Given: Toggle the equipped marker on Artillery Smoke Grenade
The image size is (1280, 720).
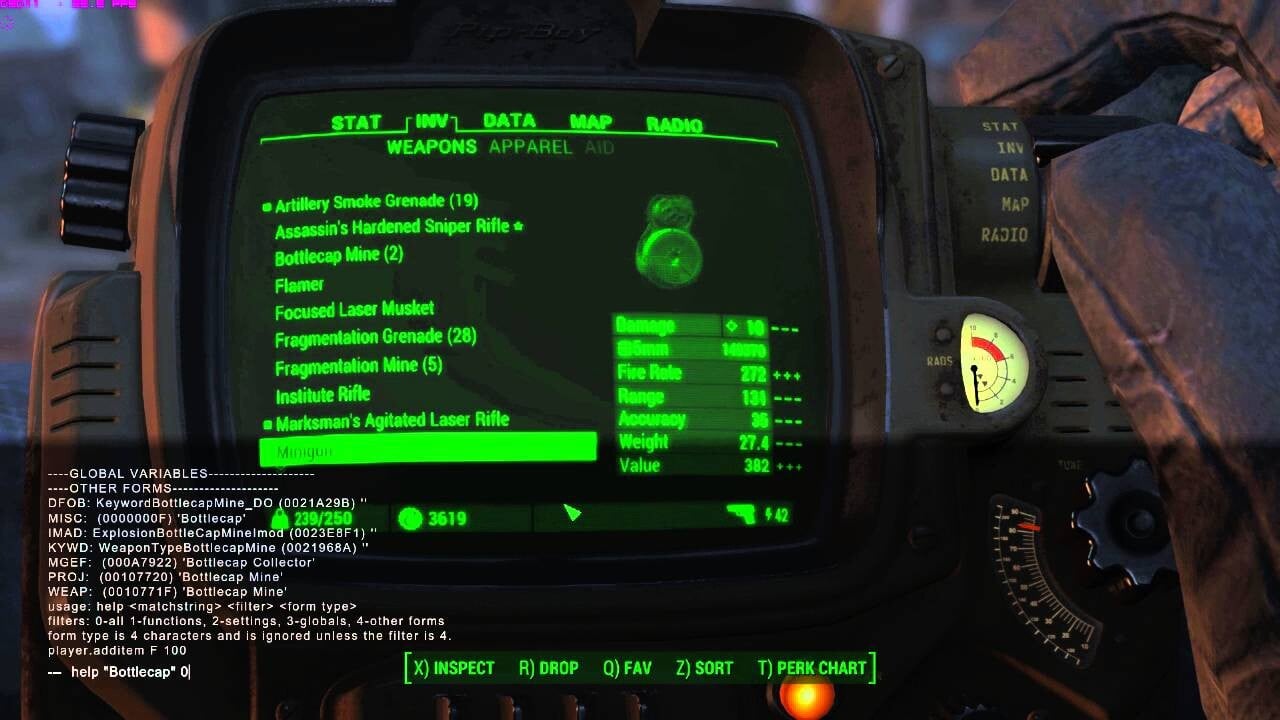Looking at the screenshot, I should click(x=266, y=205).
